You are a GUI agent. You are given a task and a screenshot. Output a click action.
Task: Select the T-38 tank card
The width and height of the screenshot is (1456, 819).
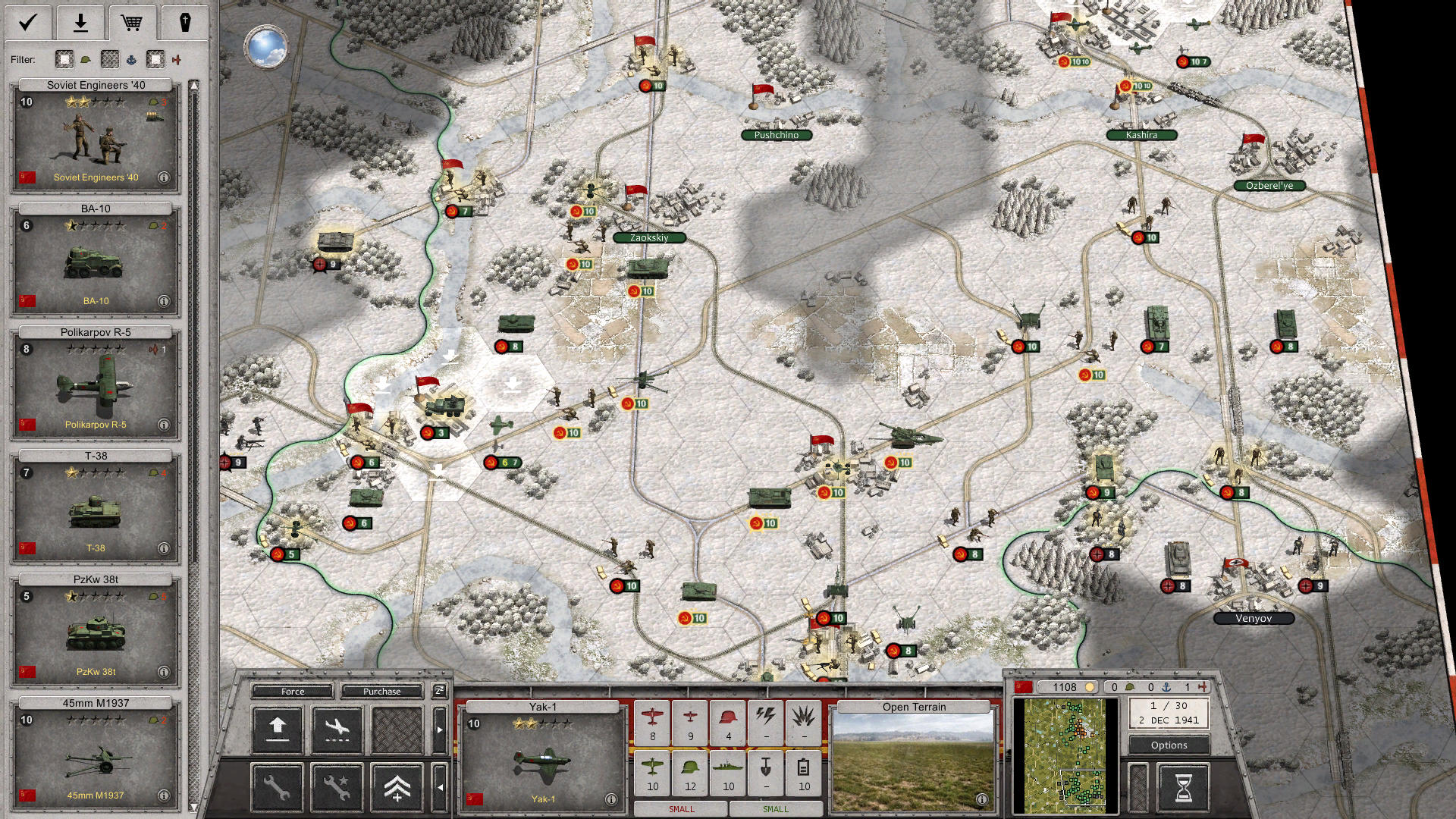tap(96, 507)
